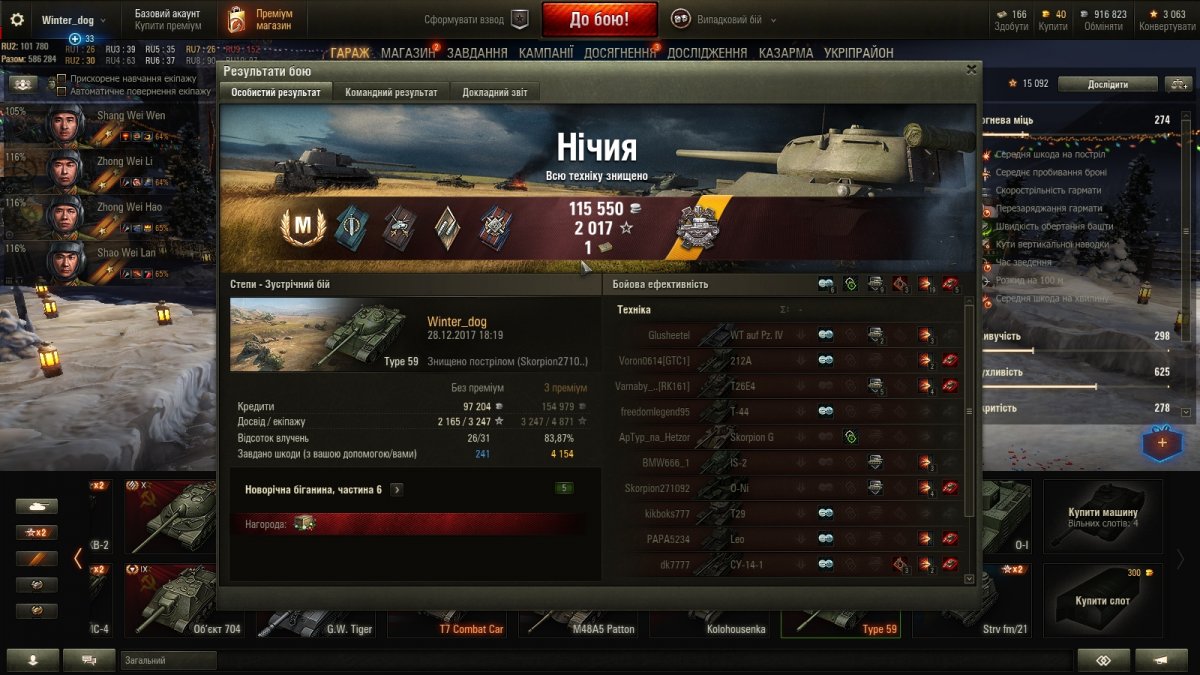This screenshot has width=1200, height=675.
Task: Click Сформувати взвод platoon button
Action: tap(476, 19)
